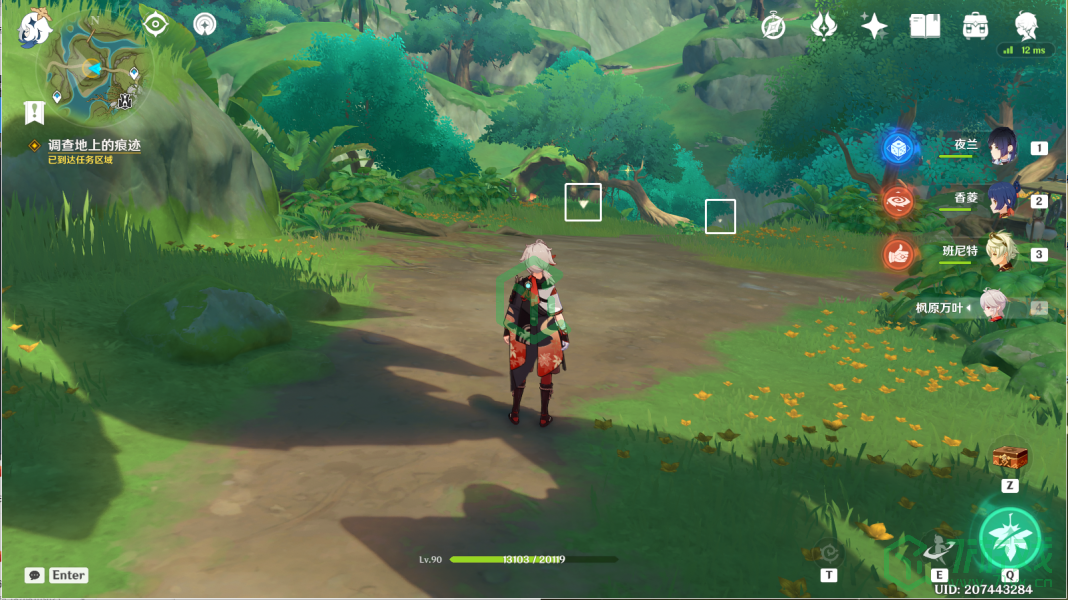
Task: Open the compass events icon
Action: point(772,27)
